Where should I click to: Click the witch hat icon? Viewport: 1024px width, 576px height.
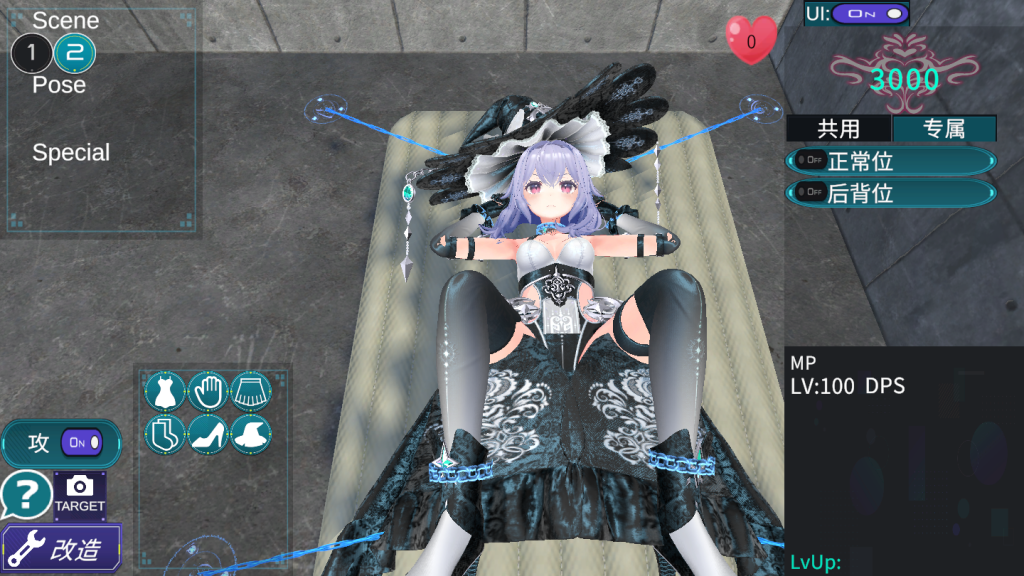252,434
